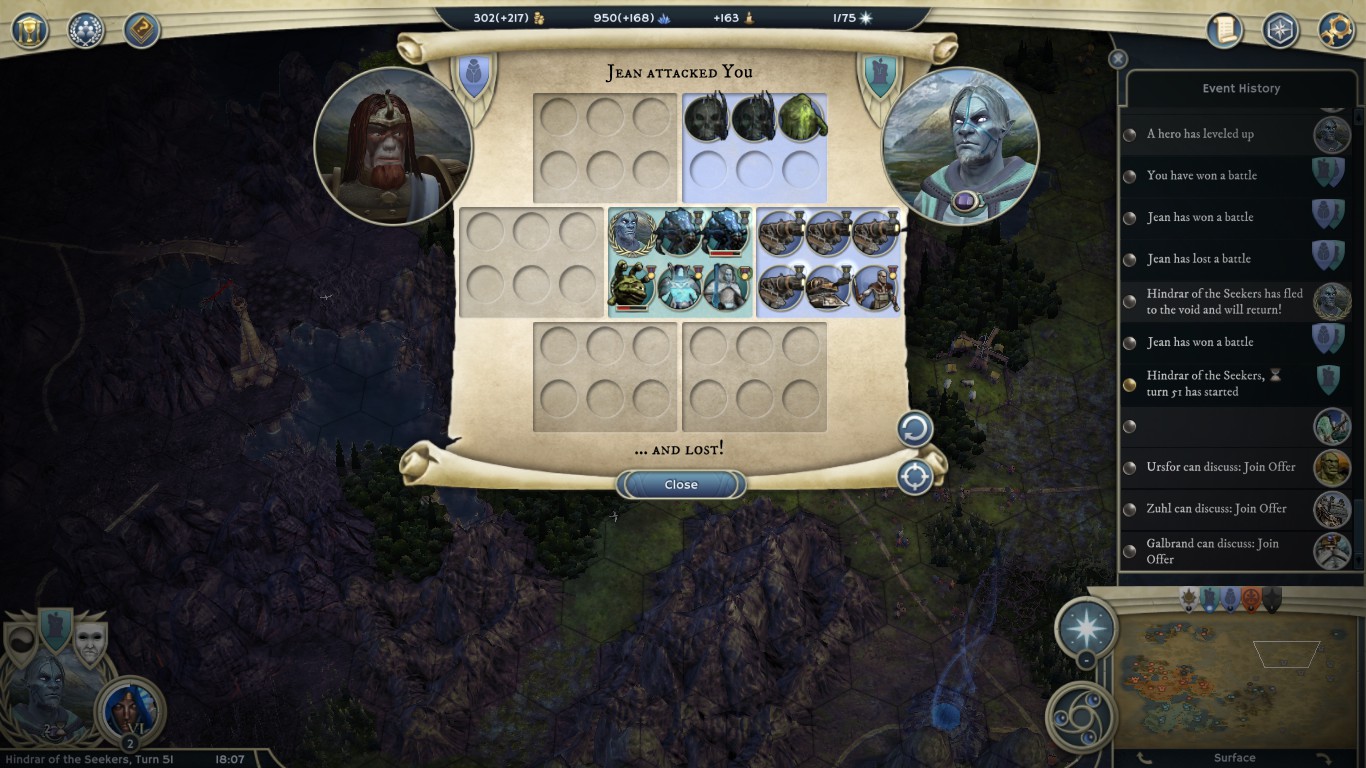
Task: Click the blue-faced leader hero unit slot
Action: [632, 234]
